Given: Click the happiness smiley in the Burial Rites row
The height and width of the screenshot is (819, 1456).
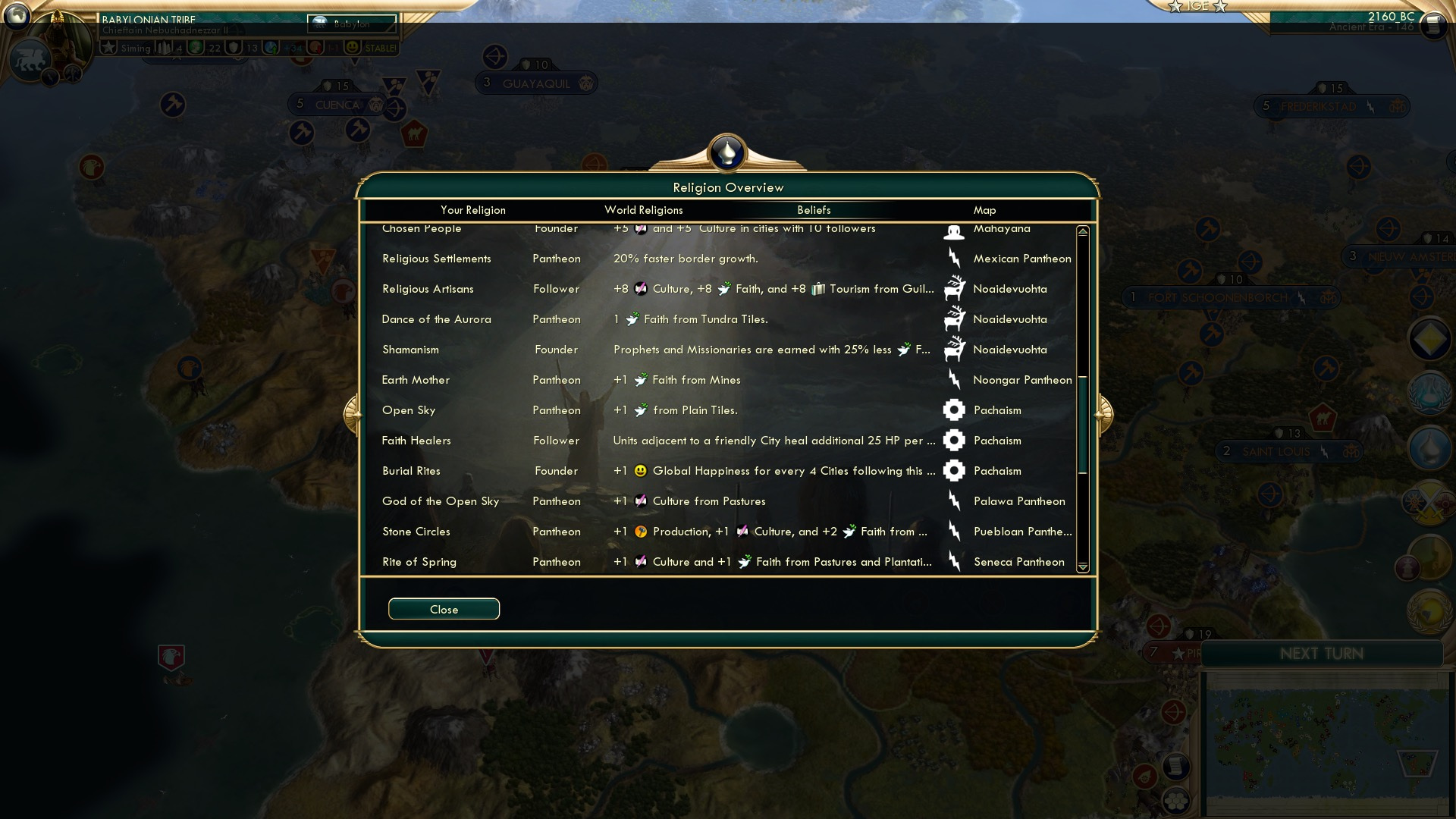Looking at the screenshot, I should coord(642,470).
